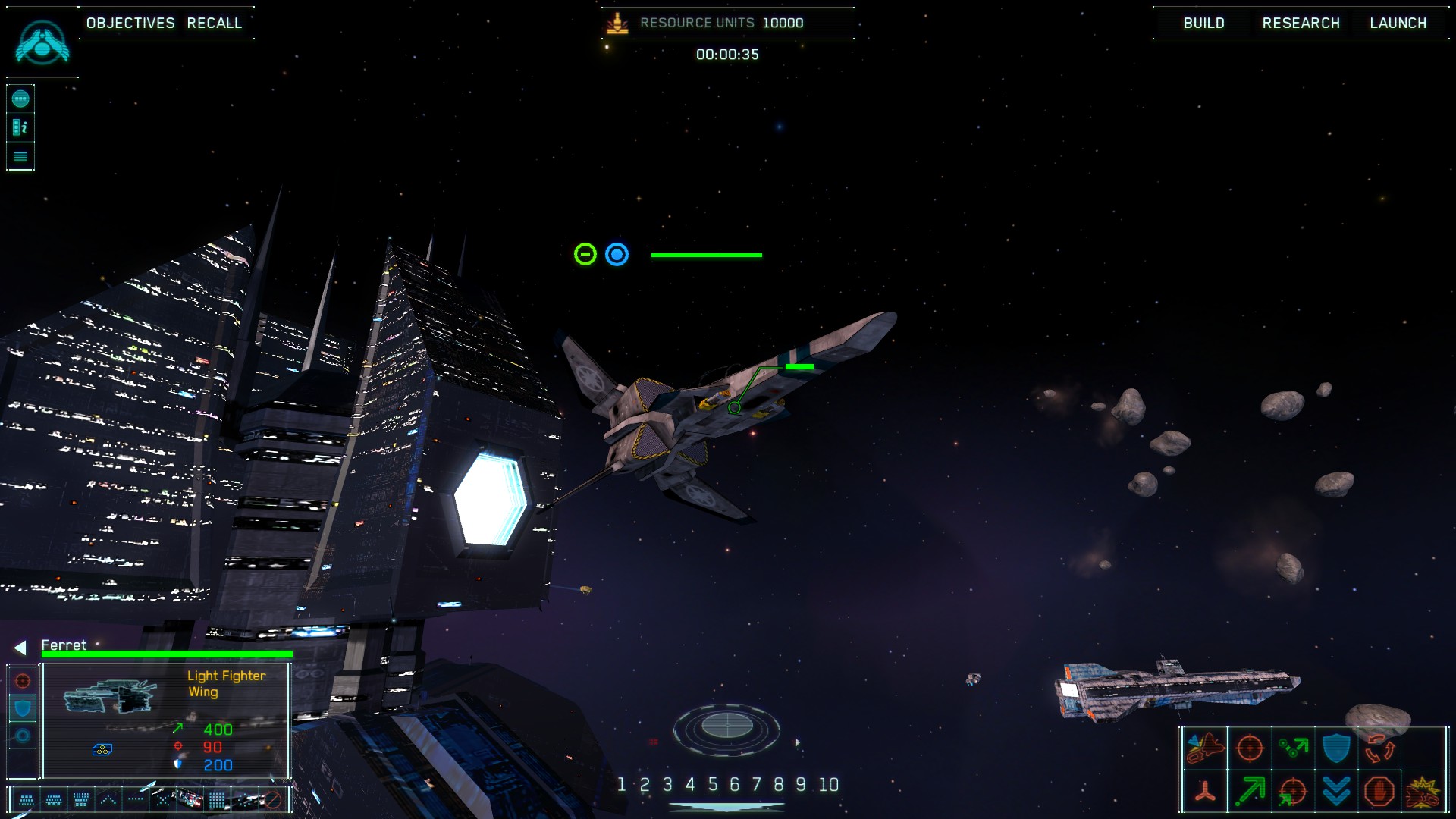This screenshot has height=819, width=1456.
Task: Collapse the Ferret panel with the arrow
Action: click(x=20, y=647)
